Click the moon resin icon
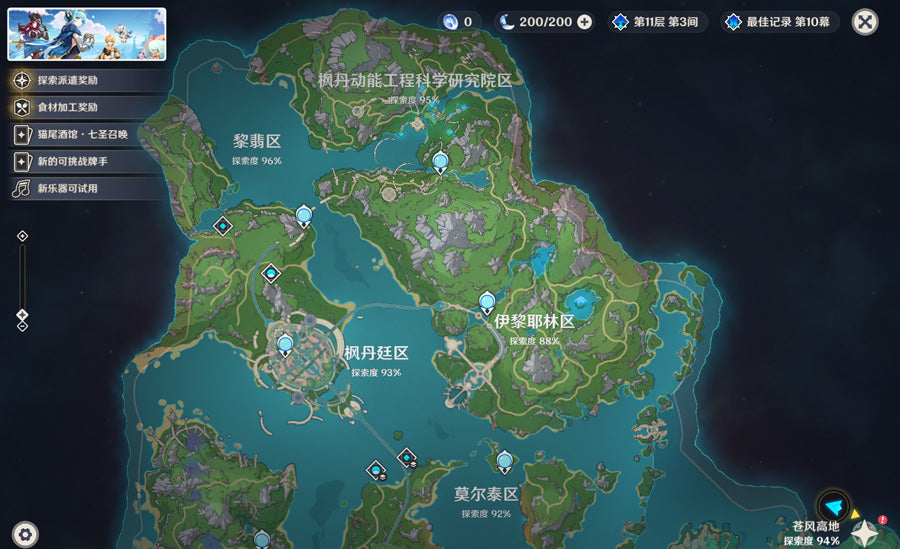This screenshot has width=900, height=549. pos(507,22)
